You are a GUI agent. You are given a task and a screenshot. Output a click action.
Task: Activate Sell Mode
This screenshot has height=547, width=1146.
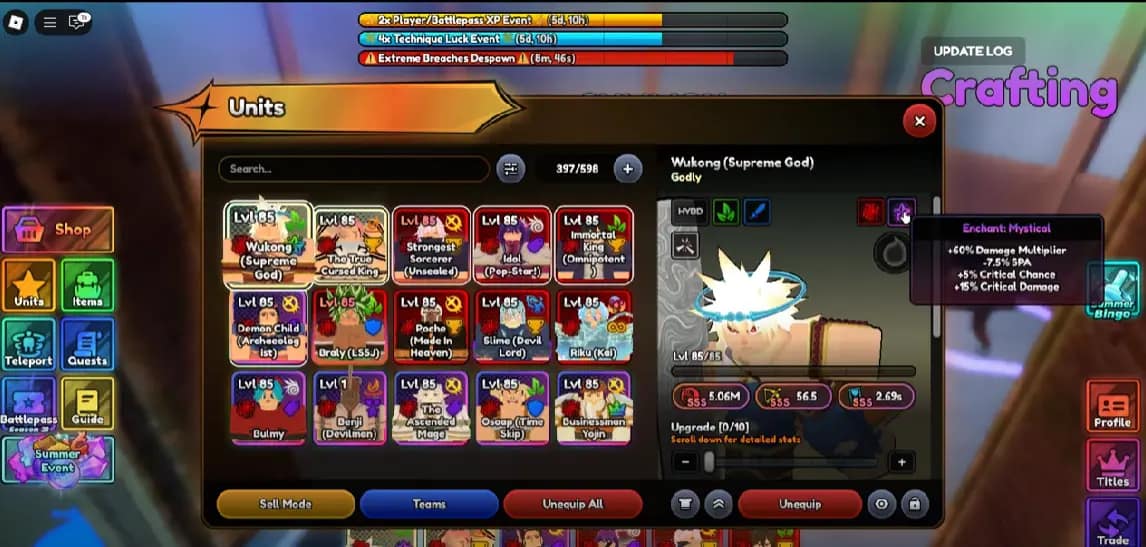click(286, 504)
